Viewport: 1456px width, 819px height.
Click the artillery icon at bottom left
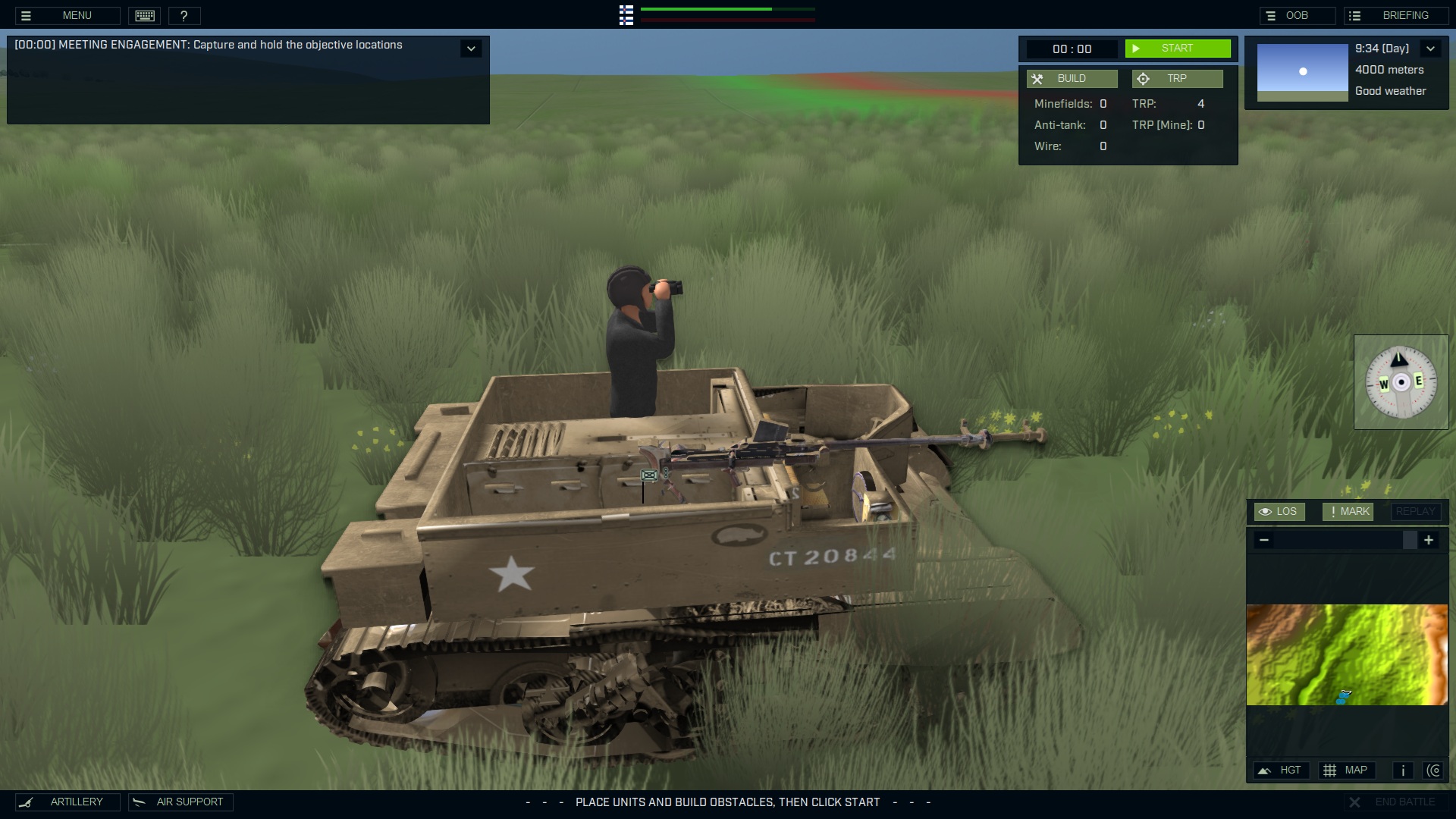pyautogui.click(x=28, y=802)
